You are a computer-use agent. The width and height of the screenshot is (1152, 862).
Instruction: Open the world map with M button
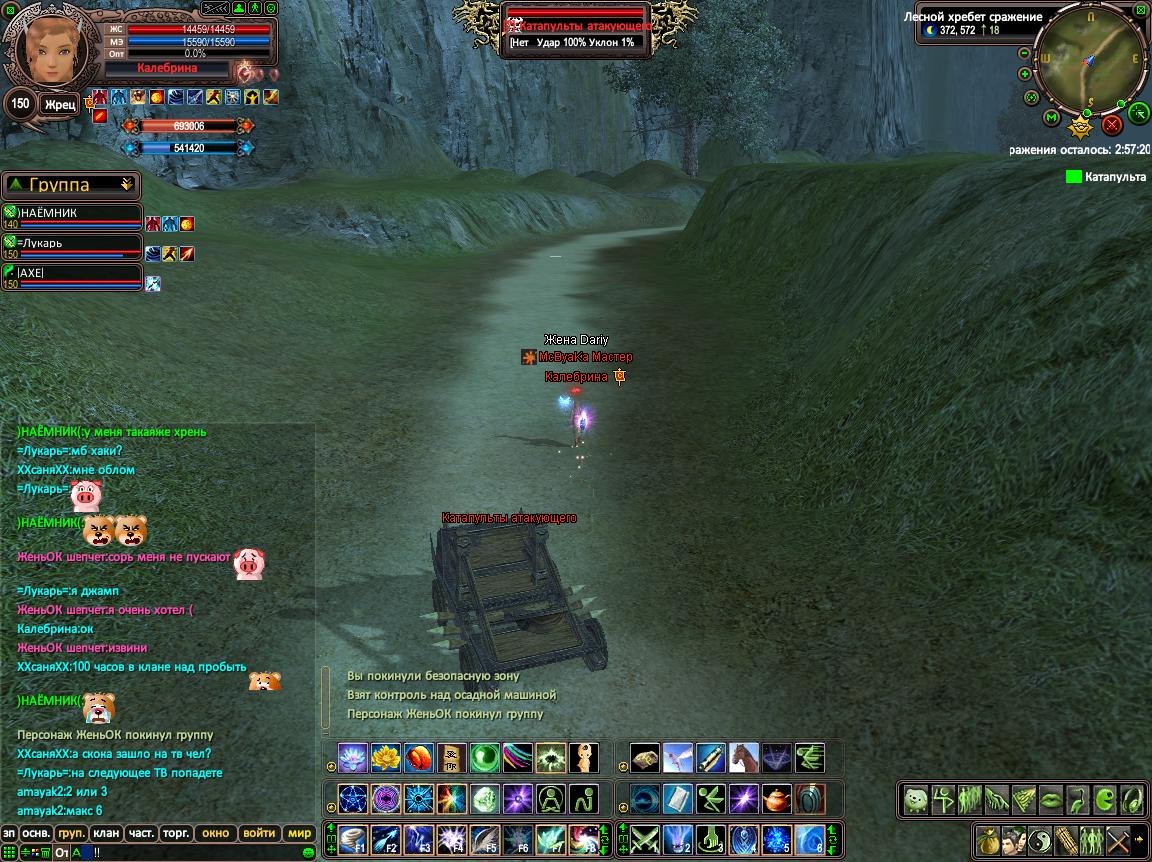click(x=1051, y=118)
